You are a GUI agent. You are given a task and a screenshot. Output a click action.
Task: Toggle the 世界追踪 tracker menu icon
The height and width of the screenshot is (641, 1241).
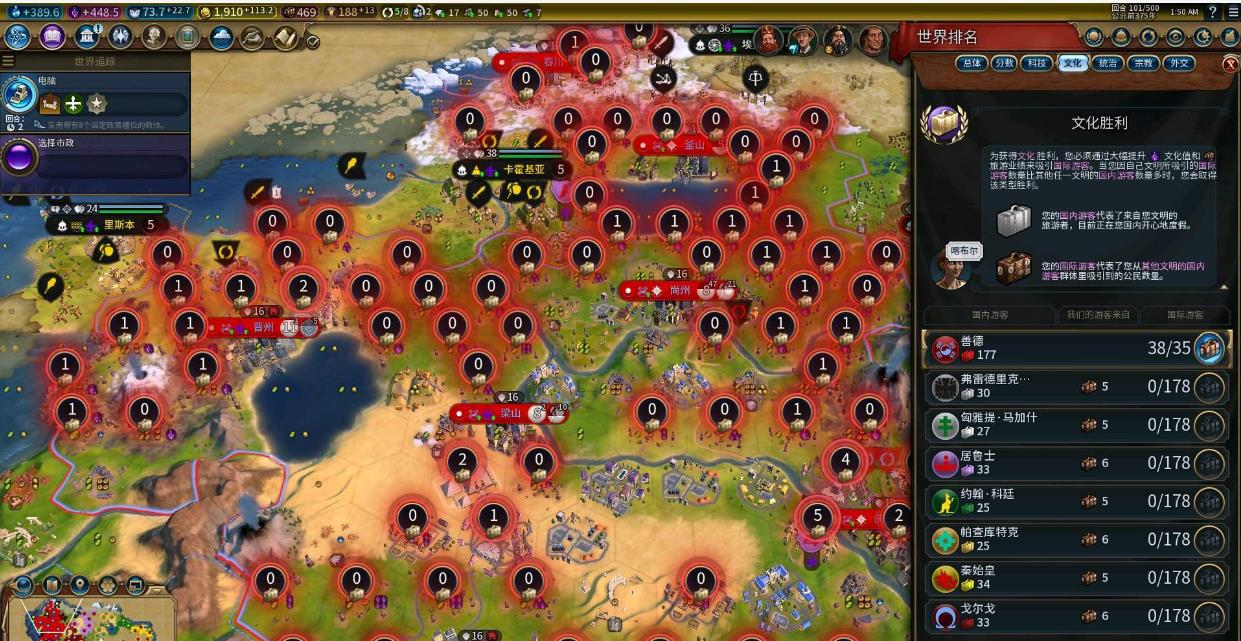pyautogui.click(x=8, y=61)
